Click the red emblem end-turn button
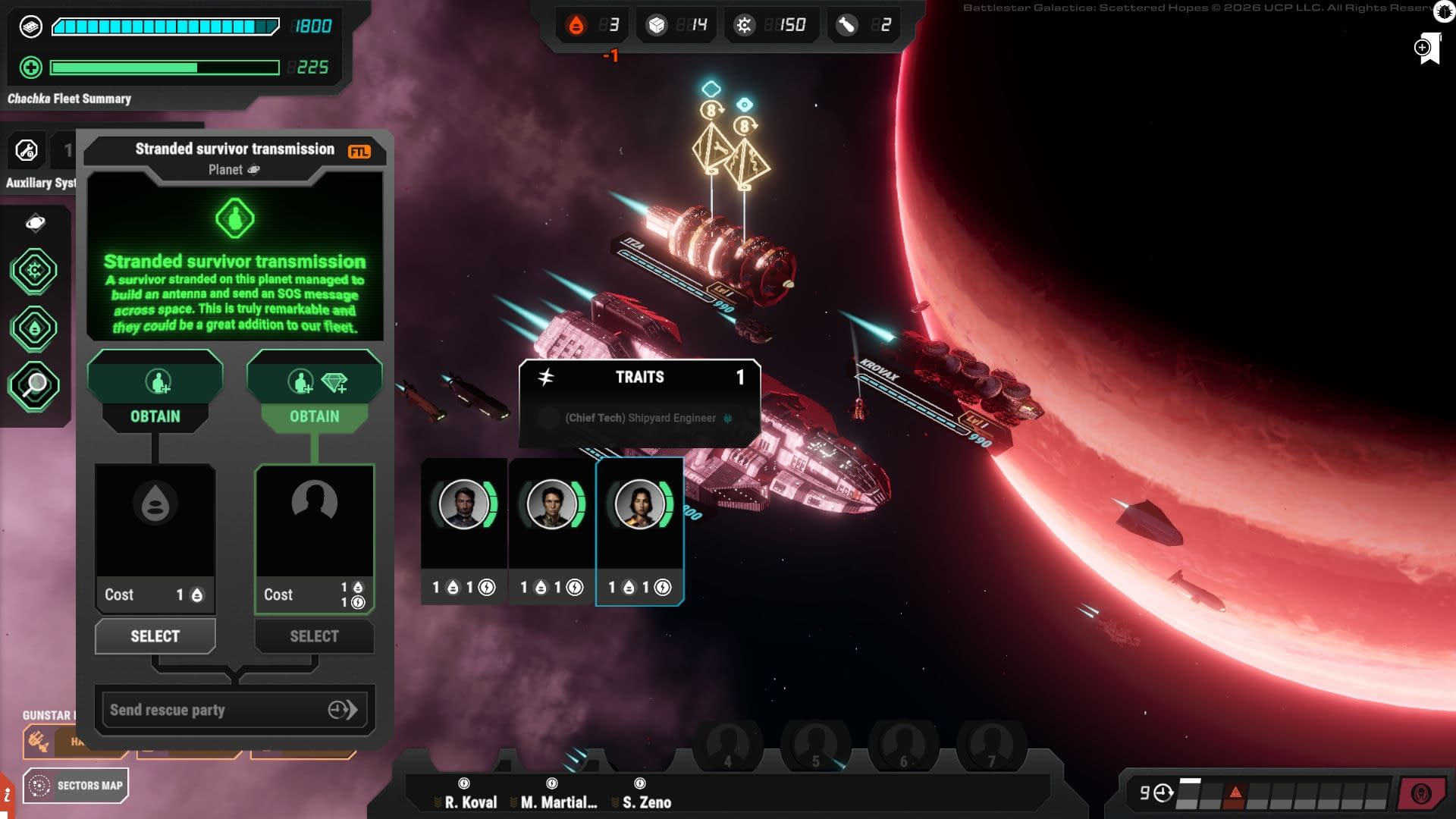1456x819 pixels. [1420, 794]
